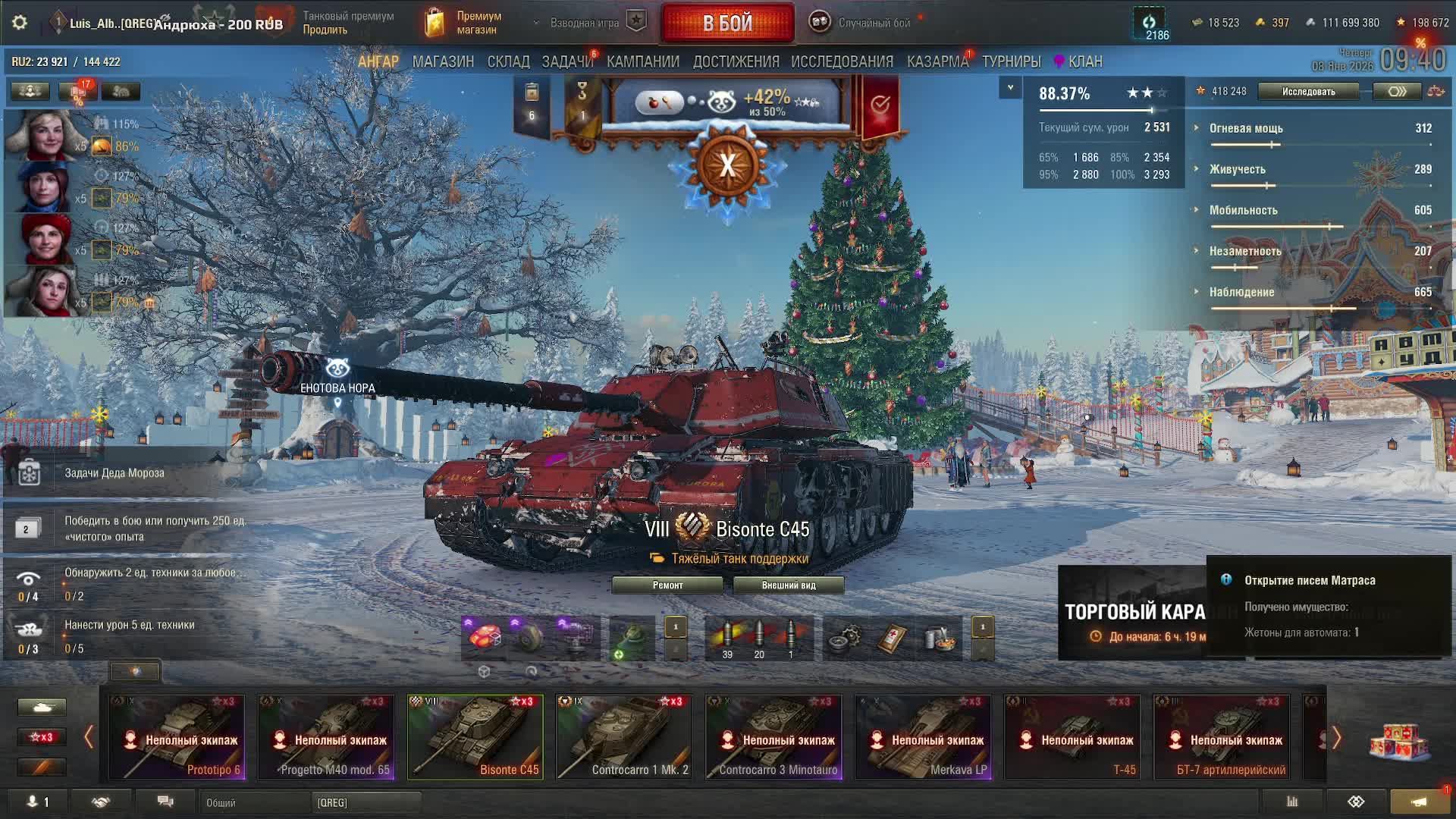Click the Общий chat input field
Screen dimensions: 1456x819
[254, 802]
